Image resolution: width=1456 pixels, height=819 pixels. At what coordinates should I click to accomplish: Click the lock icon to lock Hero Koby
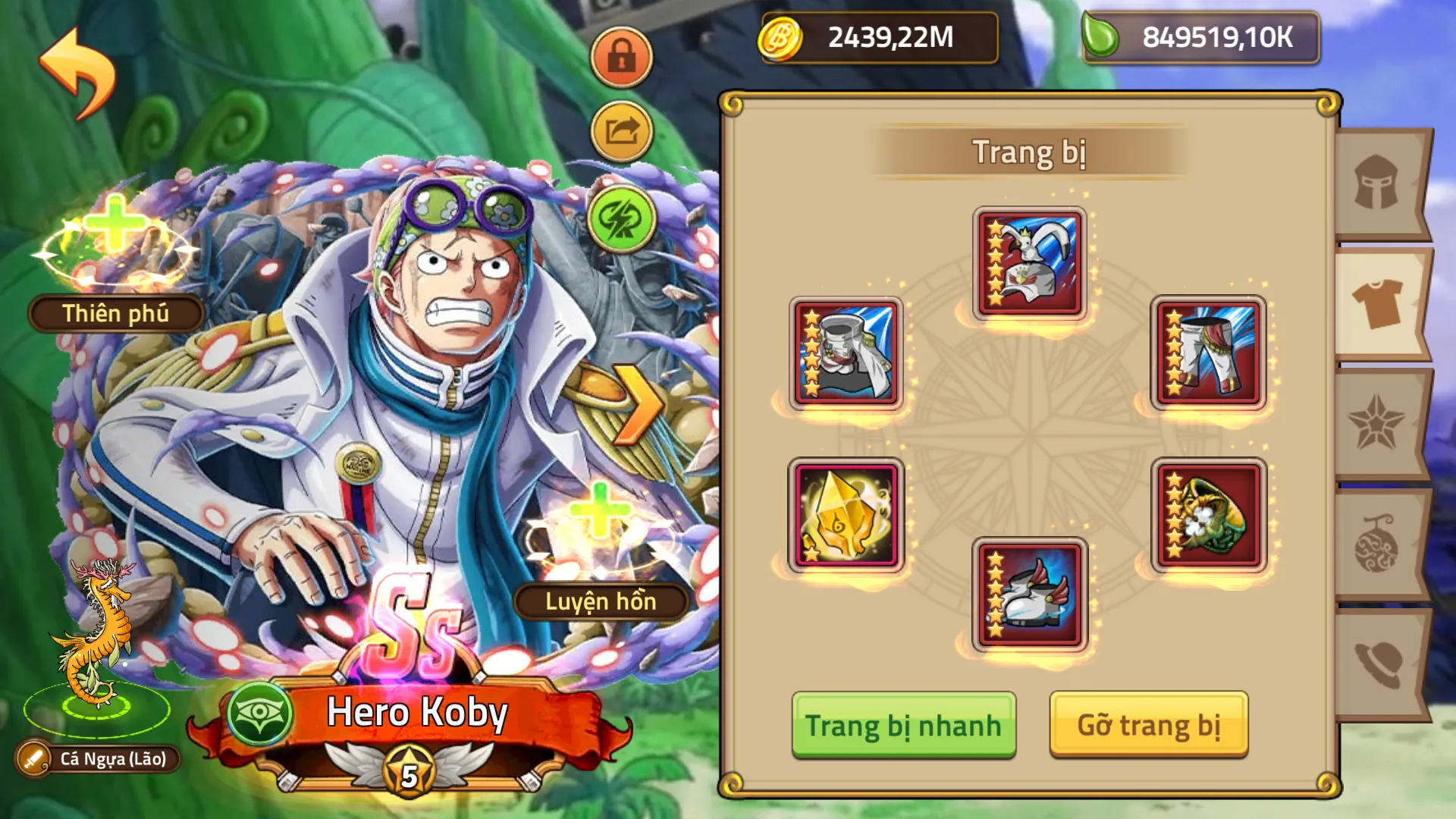(622, 58)
